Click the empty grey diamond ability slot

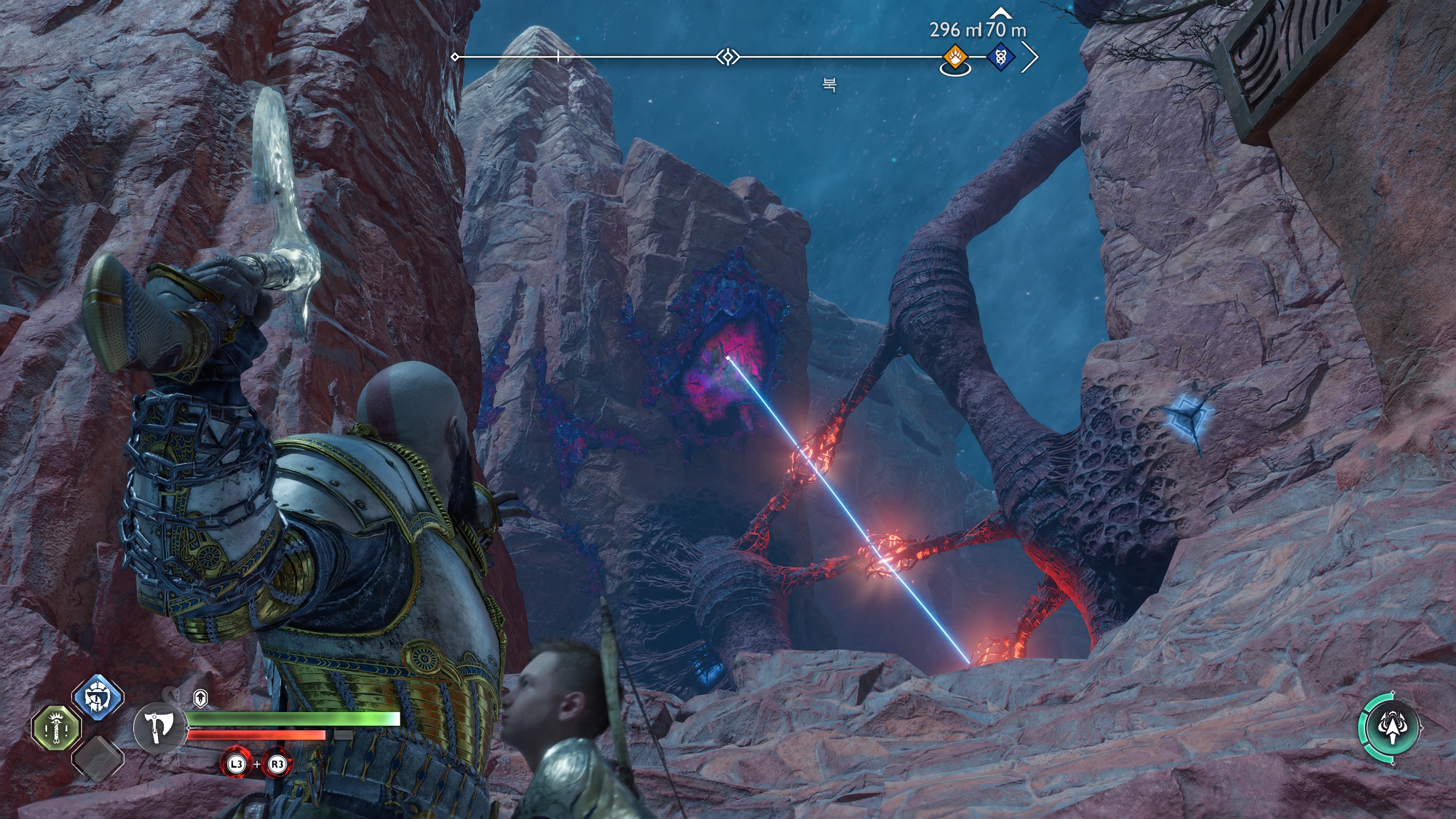[x=98, y=758]
